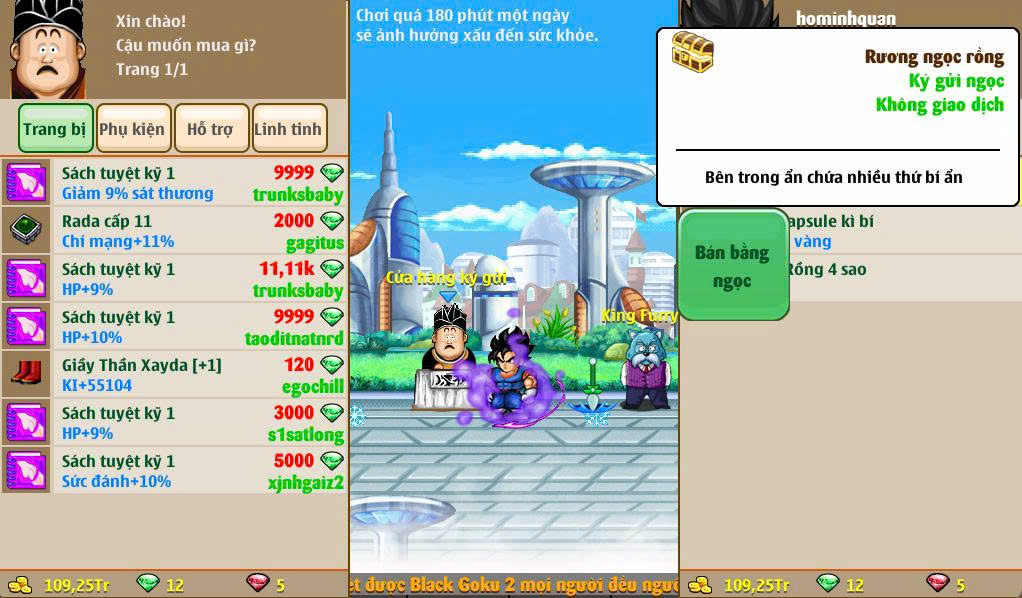Click the Rương ngọc rồng treasure chest icon
Viewport: 1022px width, 598px height.
692,52
